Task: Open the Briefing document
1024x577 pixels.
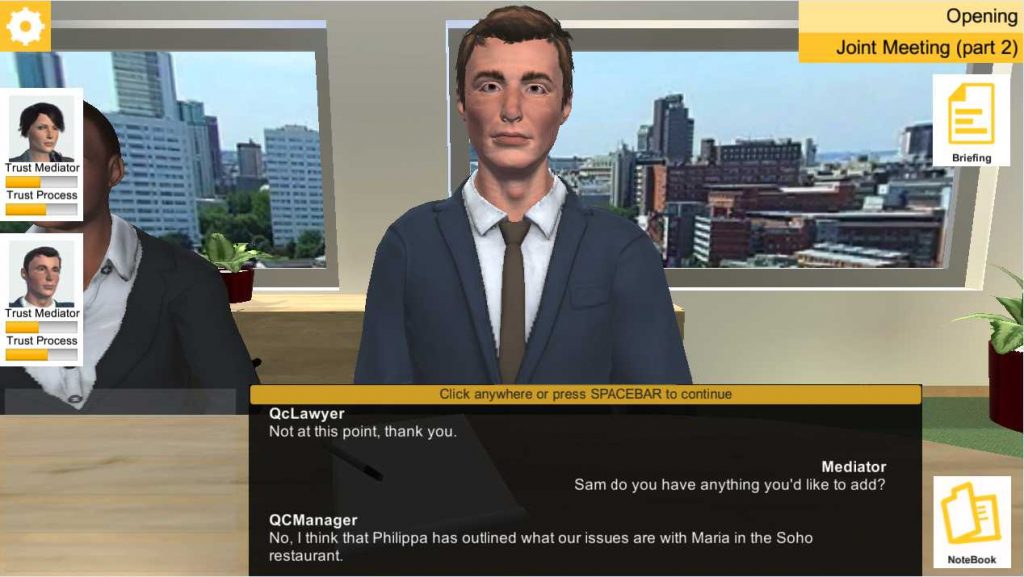Action: tap(971, 120)
